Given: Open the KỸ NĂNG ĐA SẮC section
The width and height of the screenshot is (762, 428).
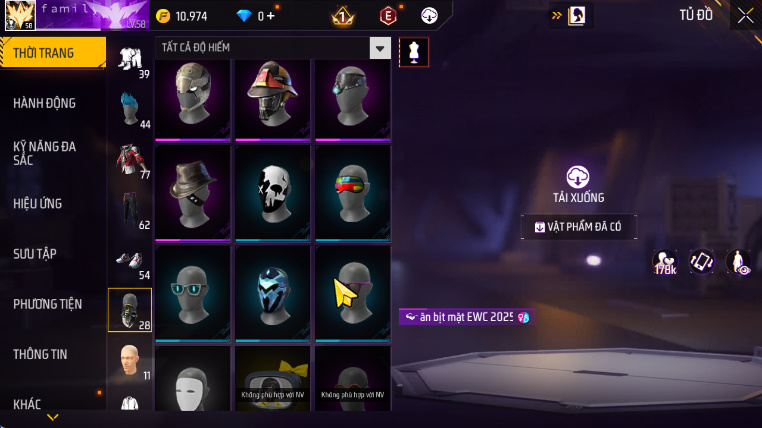Looking at the screenshot, I should (x=45, y=153).
